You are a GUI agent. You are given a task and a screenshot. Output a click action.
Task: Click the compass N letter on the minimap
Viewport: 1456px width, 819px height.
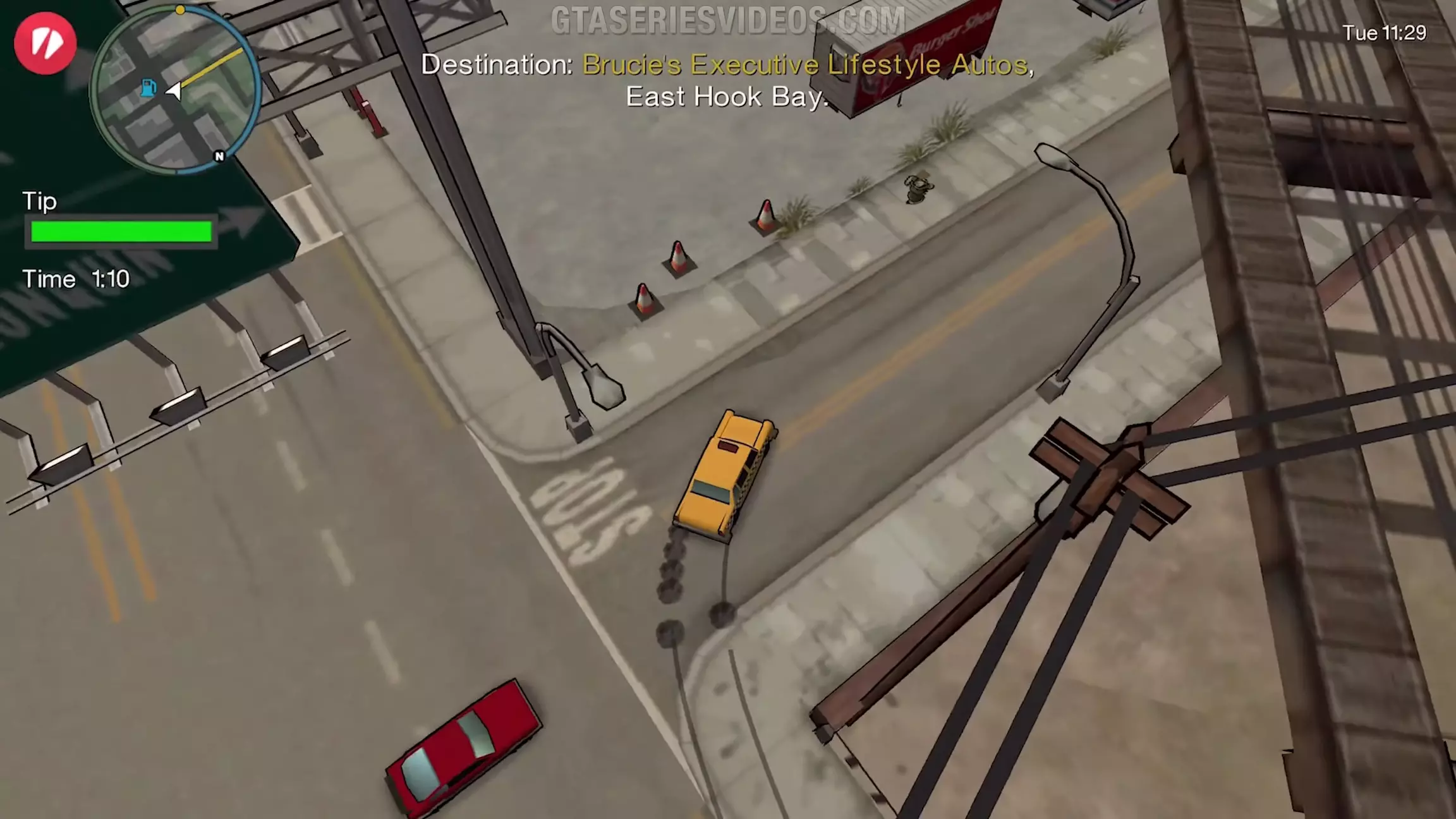click(220, 156)
